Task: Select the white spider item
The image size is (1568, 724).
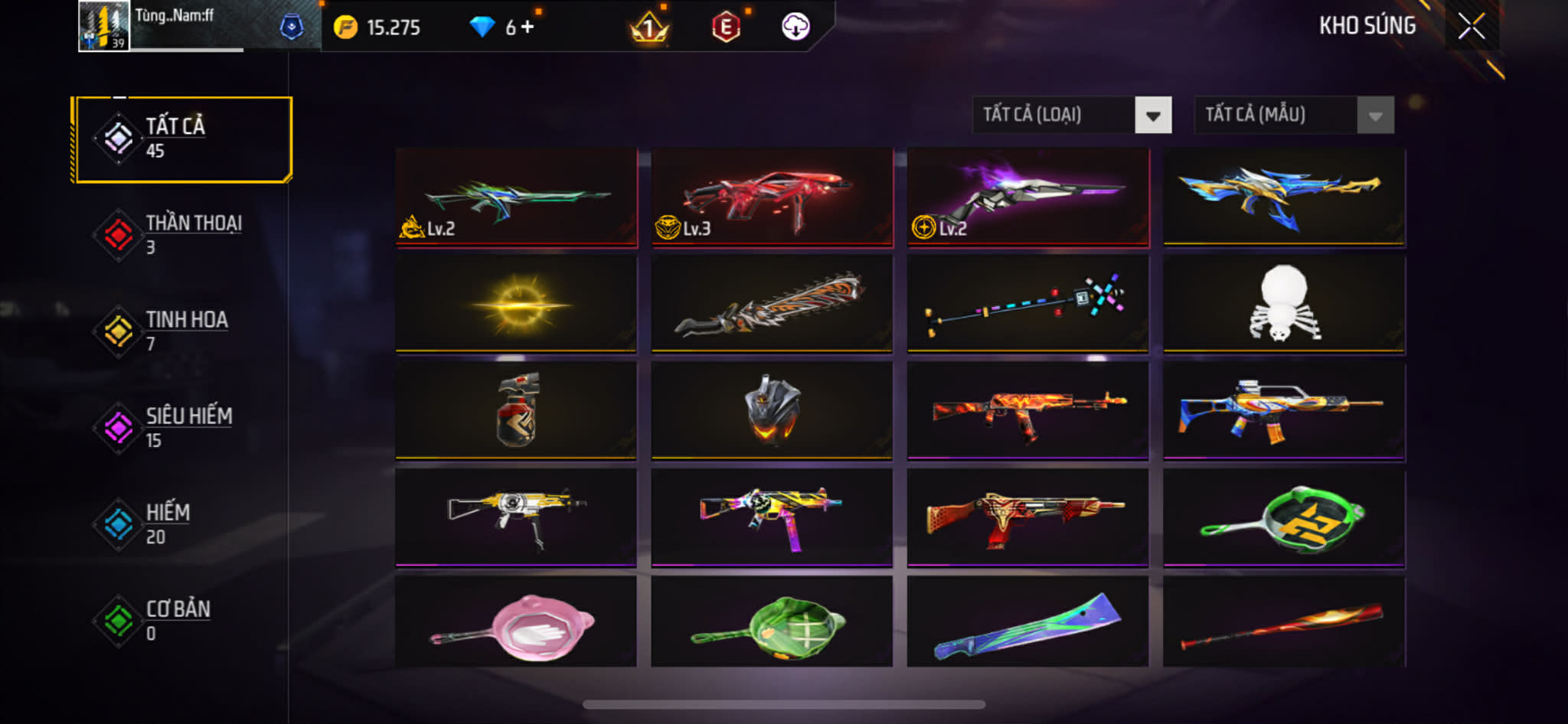Action: [x=1284, y=304]
